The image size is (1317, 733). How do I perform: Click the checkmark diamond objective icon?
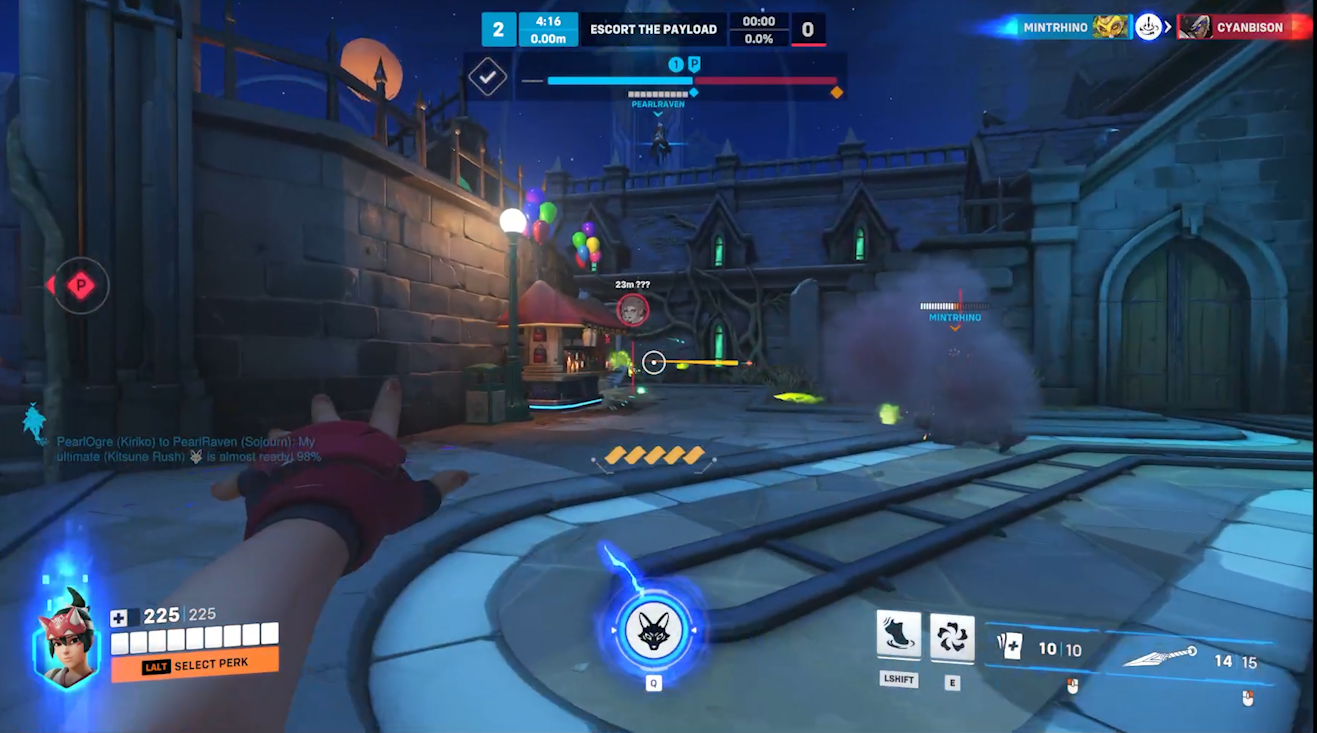487,77
